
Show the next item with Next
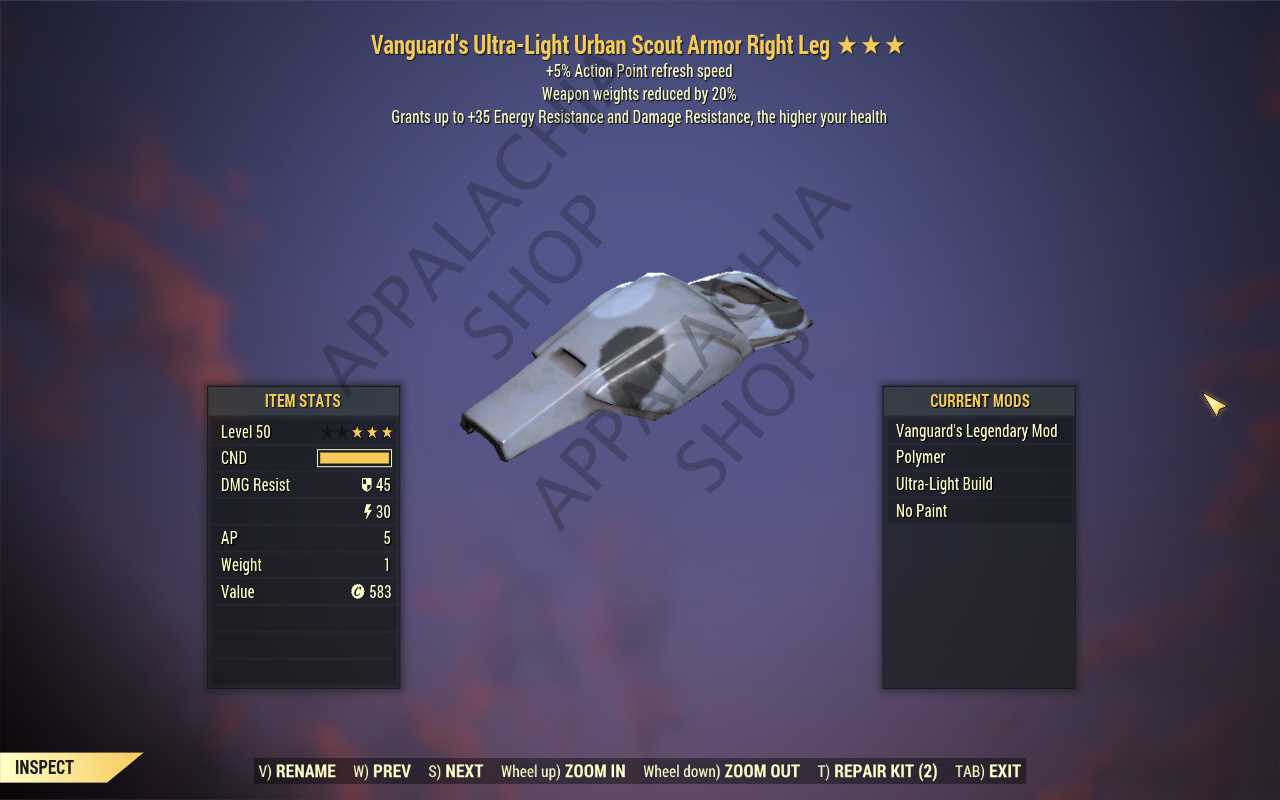[456, 771]
